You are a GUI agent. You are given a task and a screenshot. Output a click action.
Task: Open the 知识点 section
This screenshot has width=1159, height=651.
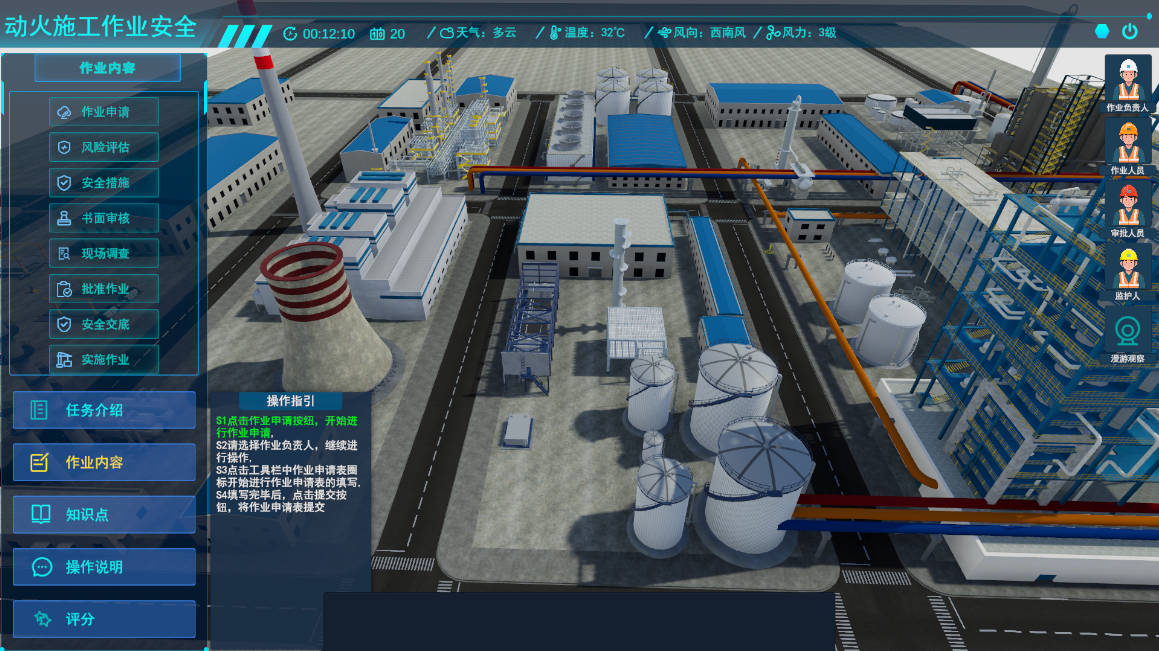coord(104,515)
